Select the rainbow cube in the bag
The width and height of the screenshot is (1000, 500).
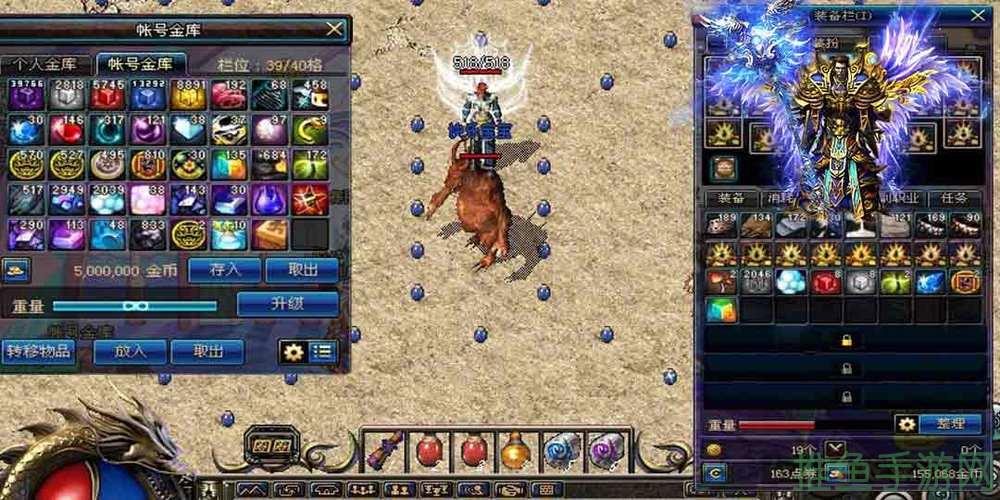click(722, 310)
